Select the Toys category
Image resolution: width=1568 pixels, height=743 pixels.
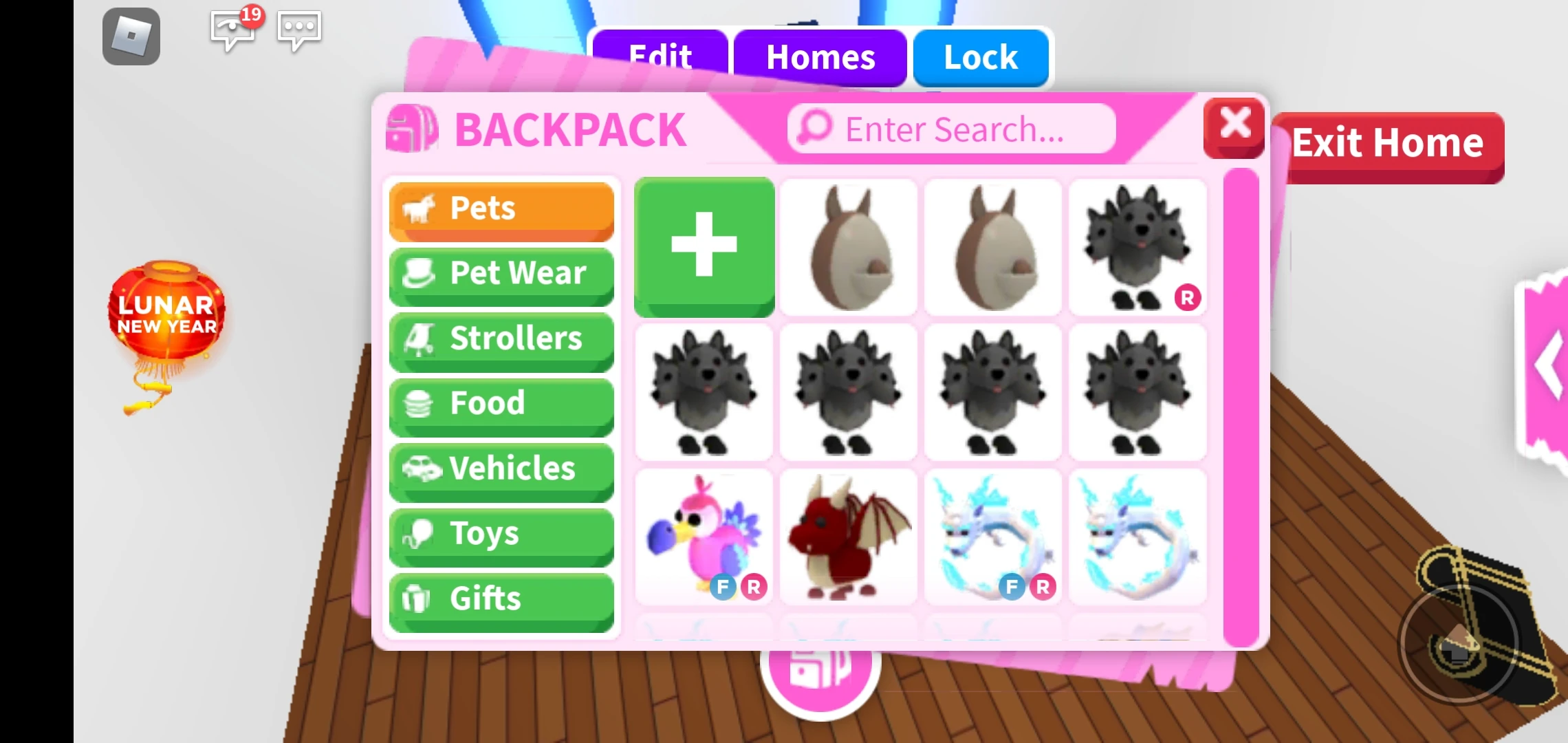point(501,532)
